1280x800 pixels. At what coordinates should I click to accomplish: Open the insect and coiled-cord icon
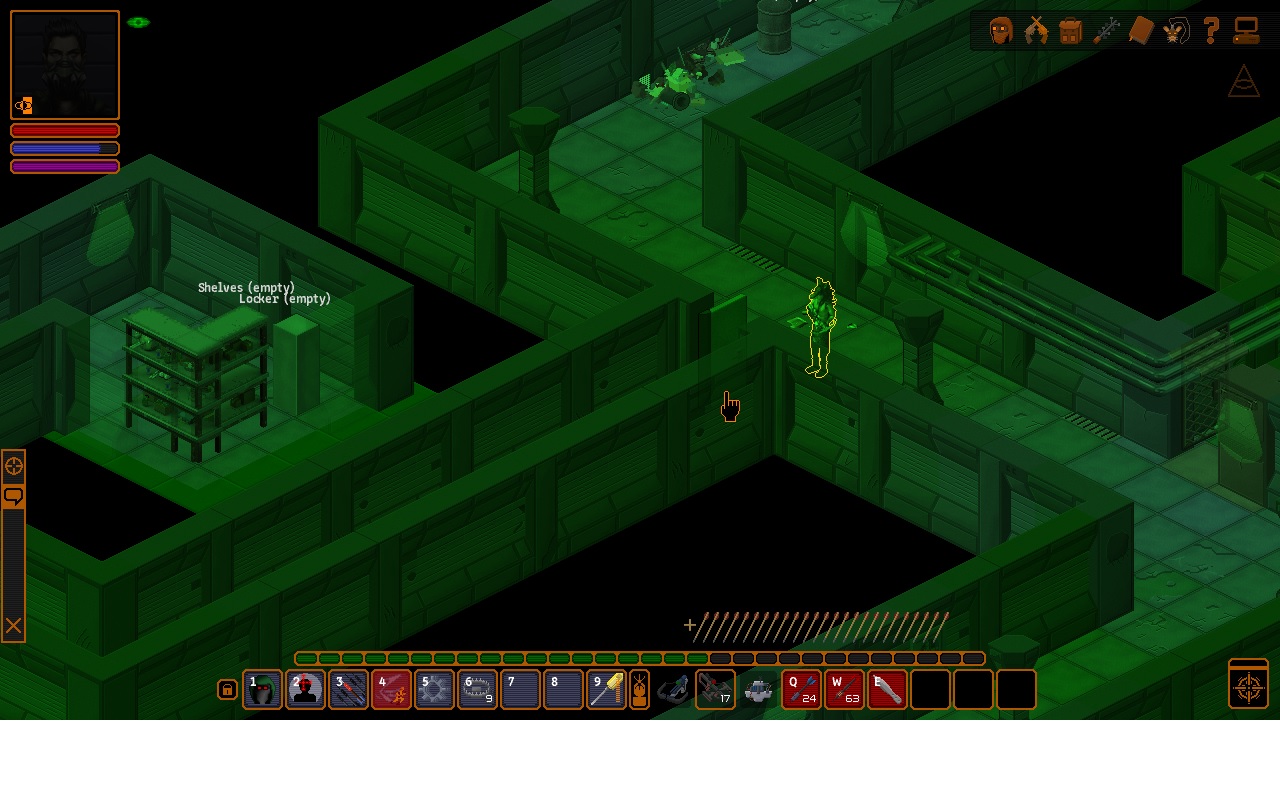[x=1176, y=31]
